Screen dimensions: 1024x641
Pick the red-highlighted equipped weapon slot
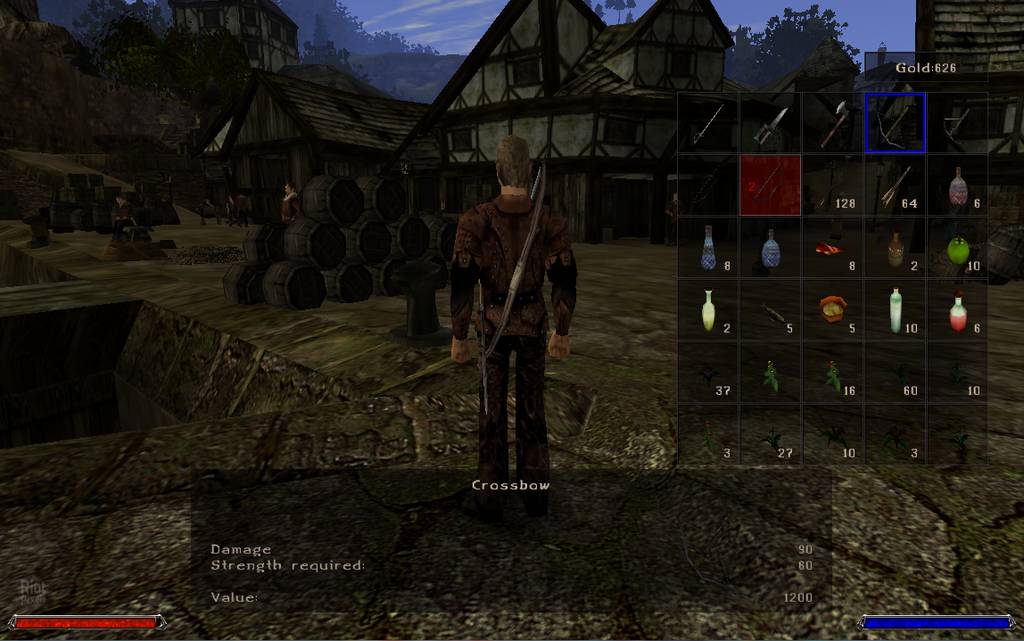coord(770,185)
